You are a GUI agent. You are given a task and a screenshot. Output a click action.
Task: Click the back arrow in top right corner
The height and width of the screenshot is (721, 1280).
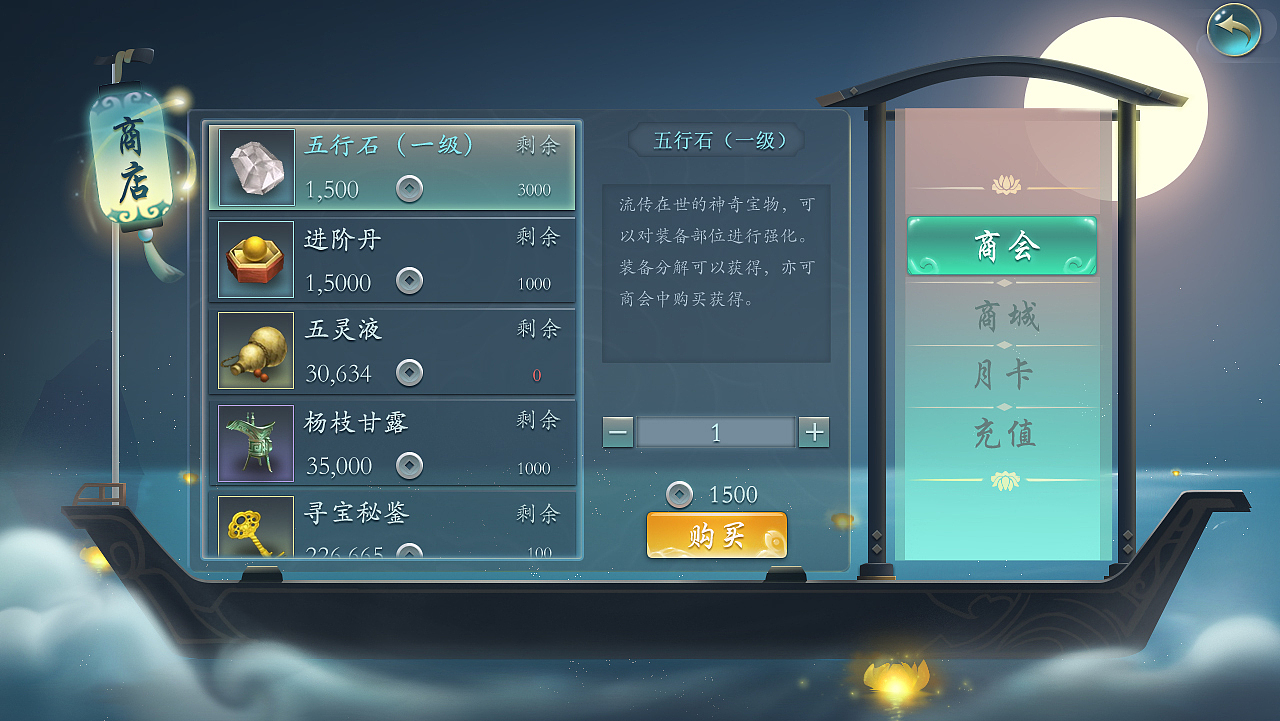tap(1233, 31)
